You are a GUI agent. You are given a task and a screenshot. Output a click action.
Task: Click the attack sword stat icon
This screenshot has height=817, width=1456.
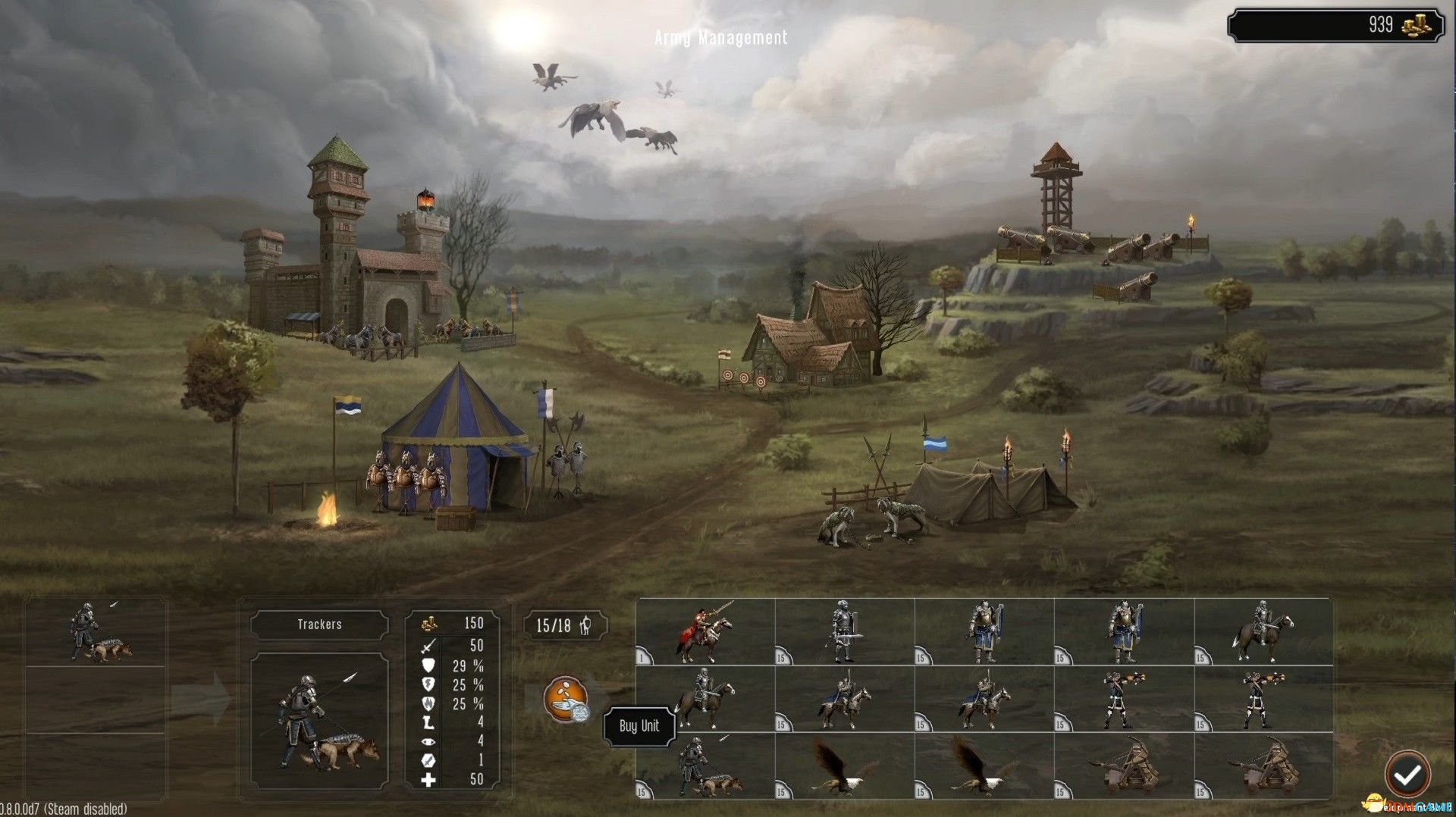point(428,646)
